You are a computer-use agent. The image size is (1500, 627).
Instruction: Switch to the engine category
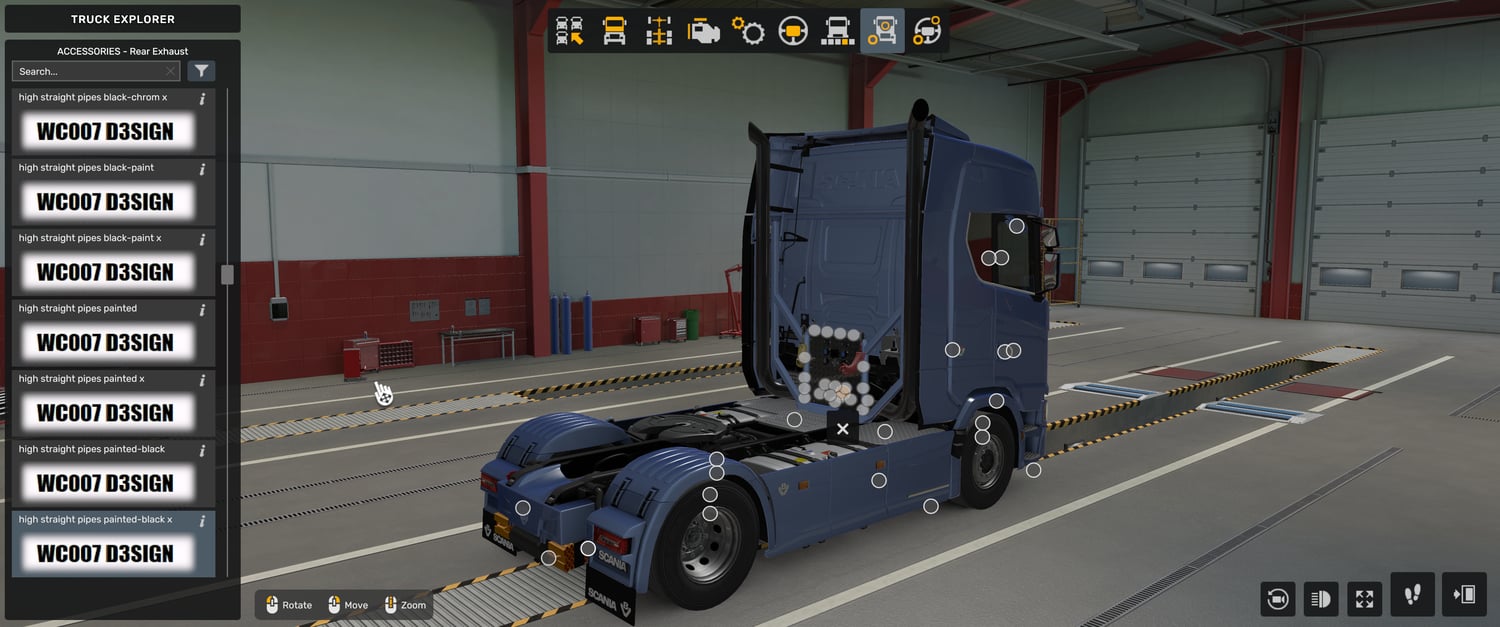pyautogui.click(x=703, y=31)
